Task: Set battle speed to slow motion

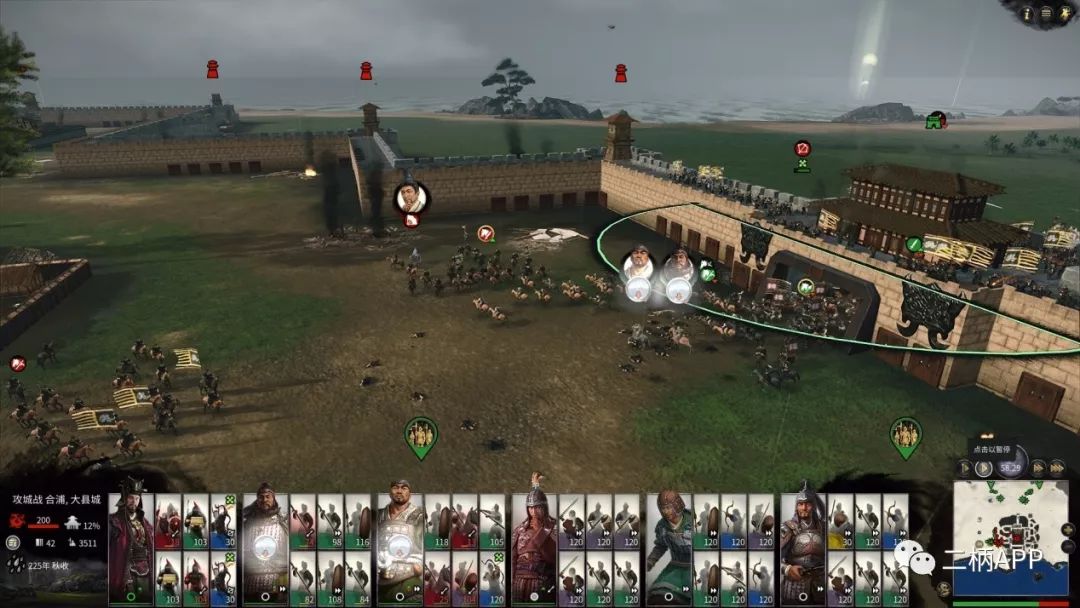Action: point(964,467)
